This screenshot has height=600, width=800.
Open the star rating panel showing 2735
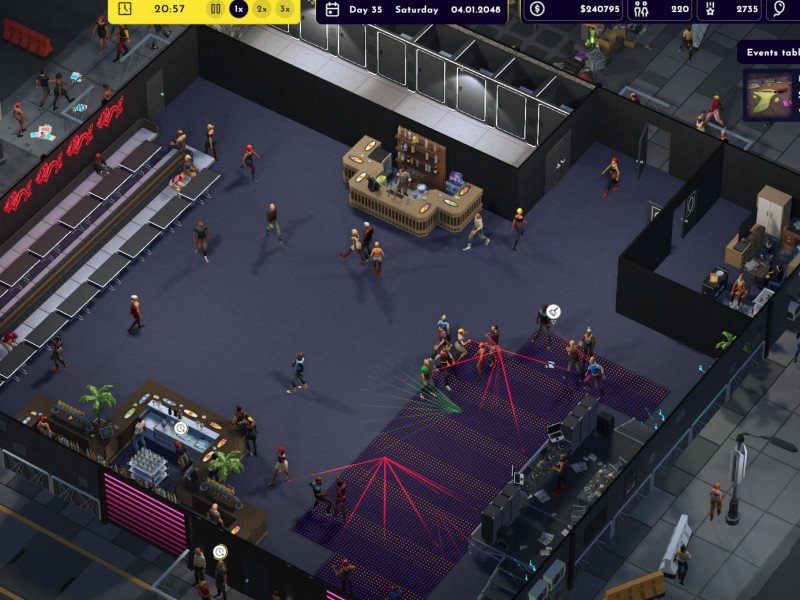(x=733, y=10)
